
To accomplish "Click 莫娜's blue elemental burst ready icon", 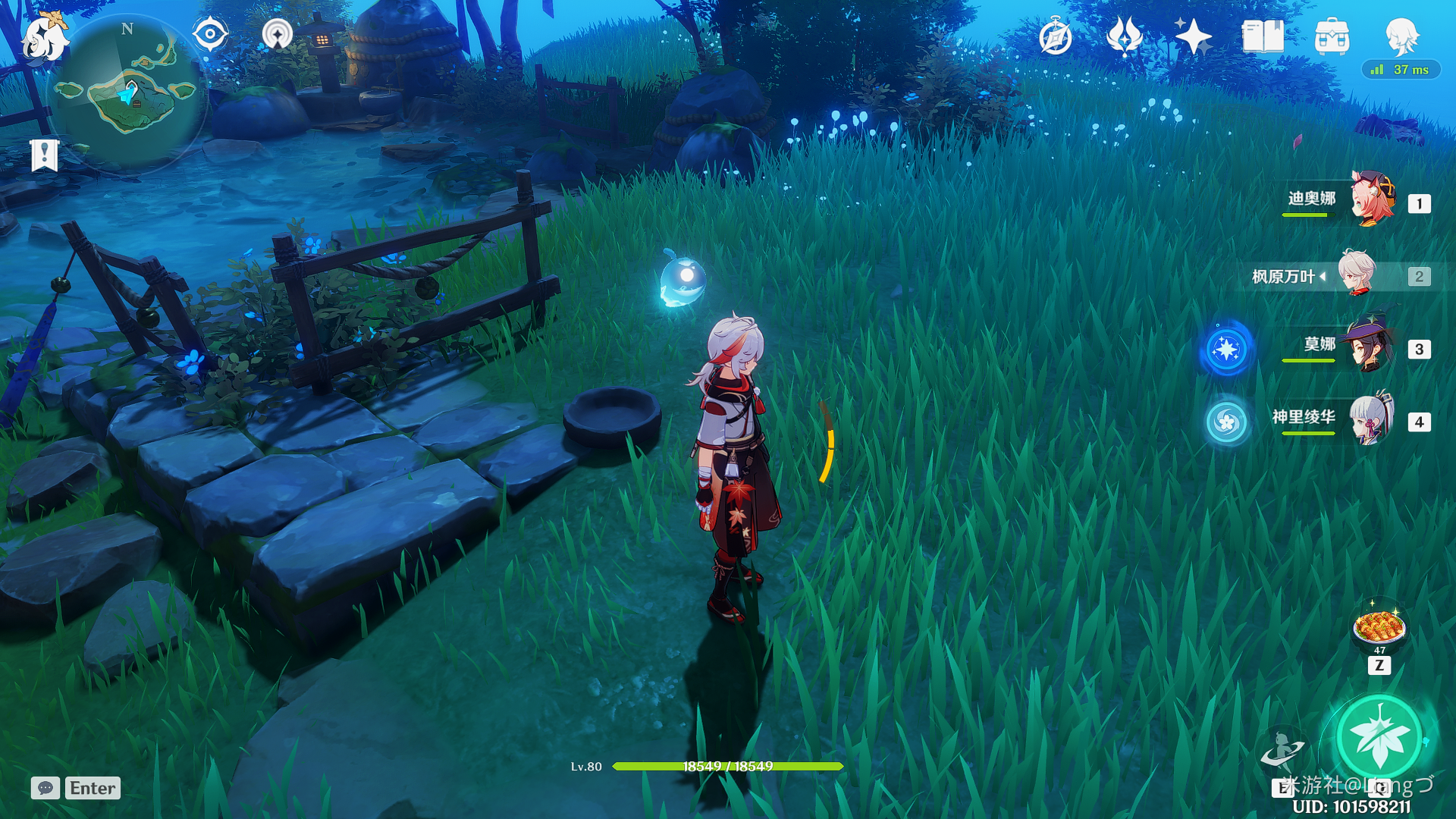I will [x=1226, y=350].
